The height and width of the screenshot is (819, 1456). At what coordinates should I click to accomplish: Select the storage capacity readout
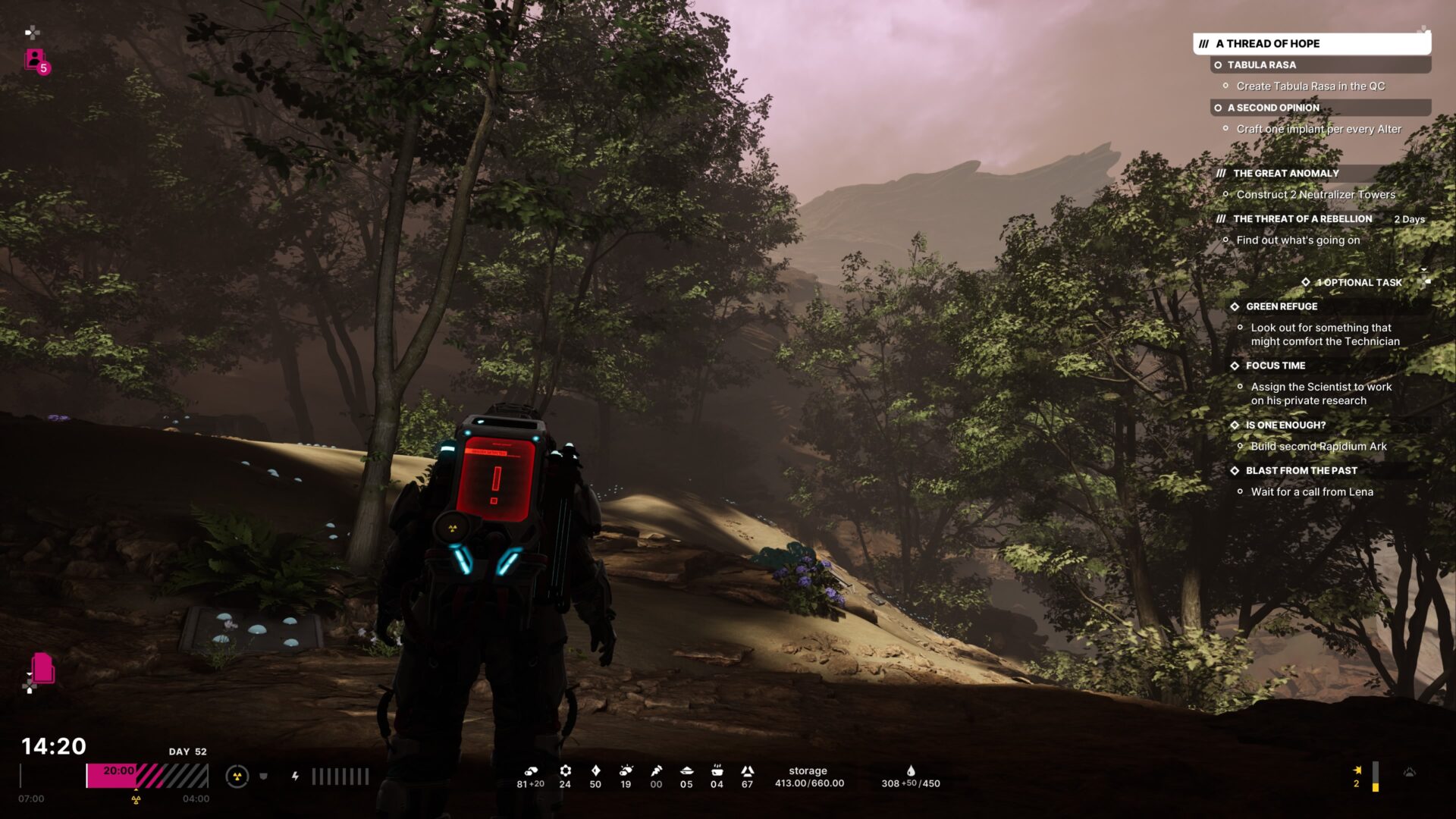click(x=809, y=777)
